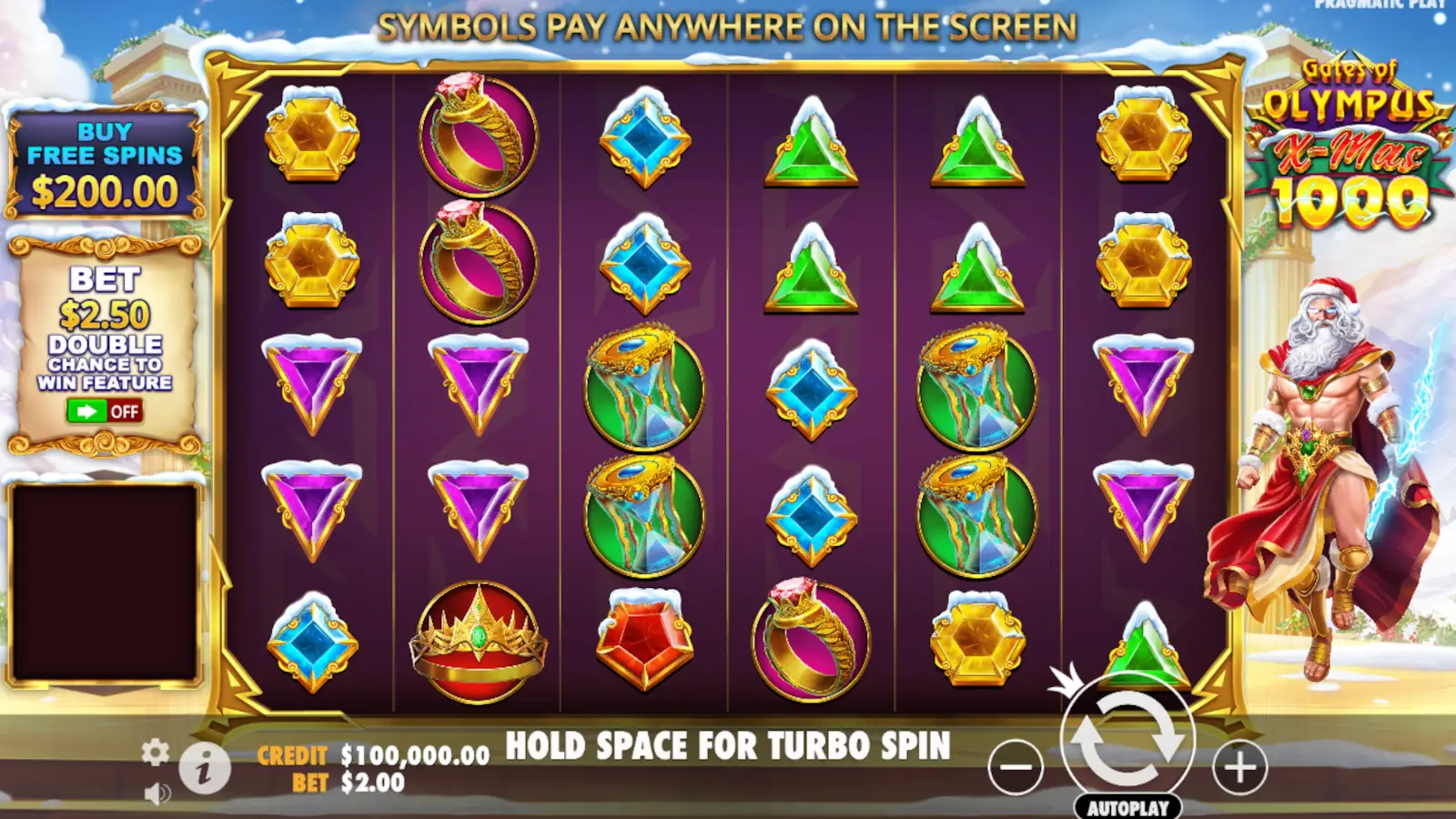Click the HOLD SPACE FOR TURBO SPIN banner
The image size is (1456, 819).
[728, 743]
